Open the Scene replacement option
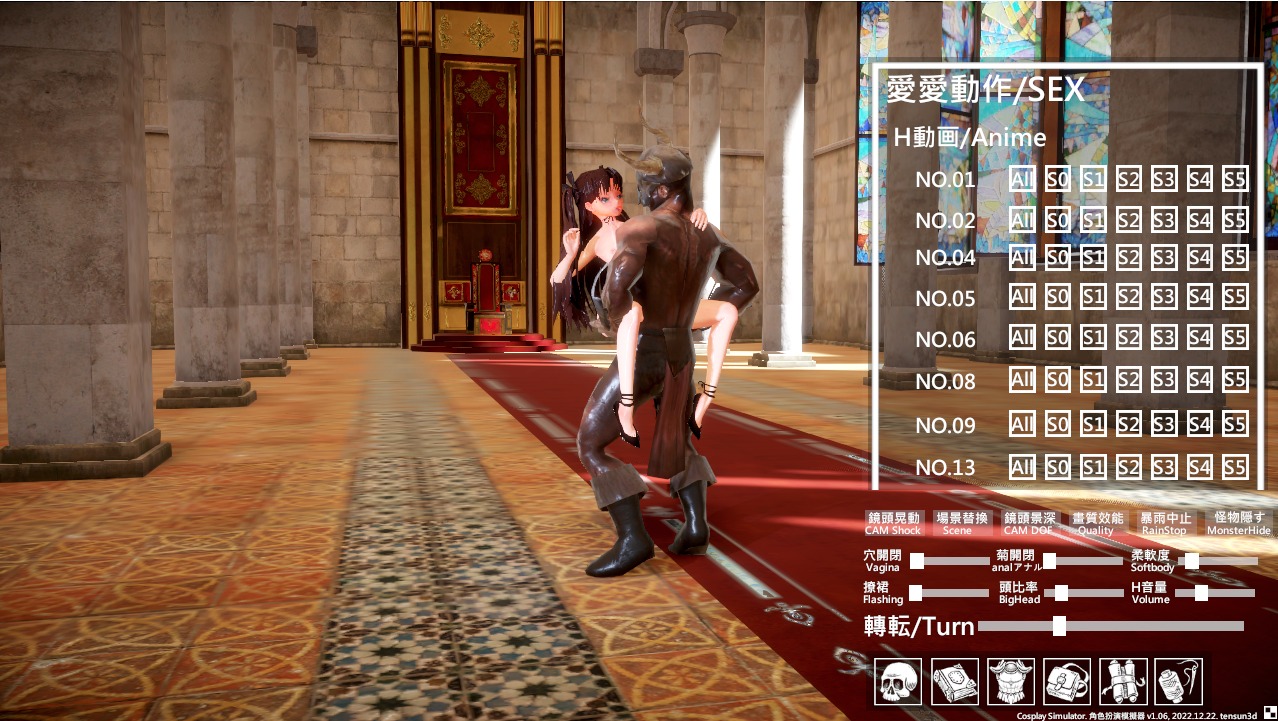1278x721 pixels. point(961,523)
